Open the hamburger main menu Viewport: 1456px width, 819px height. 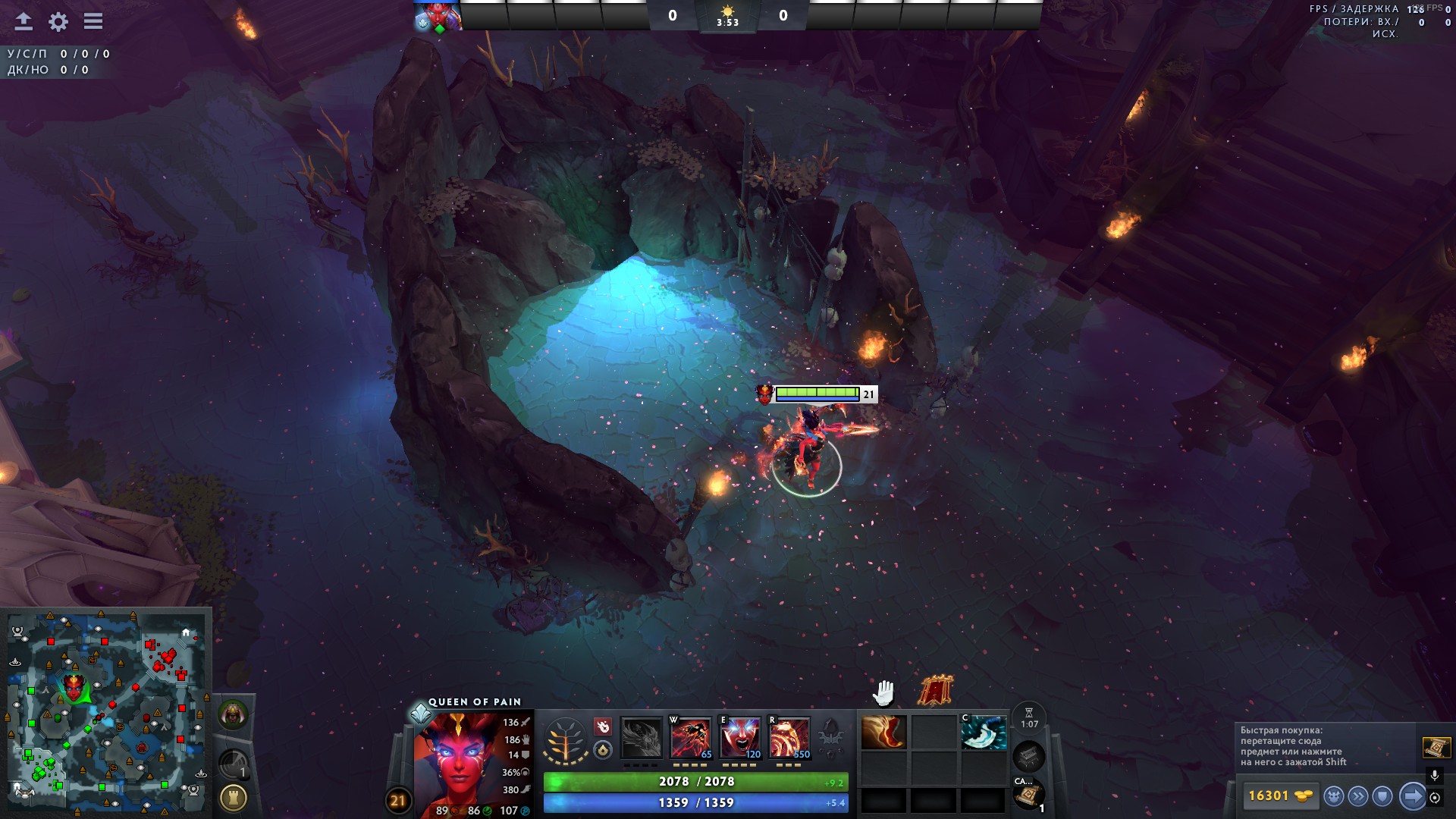pos(93,21)
